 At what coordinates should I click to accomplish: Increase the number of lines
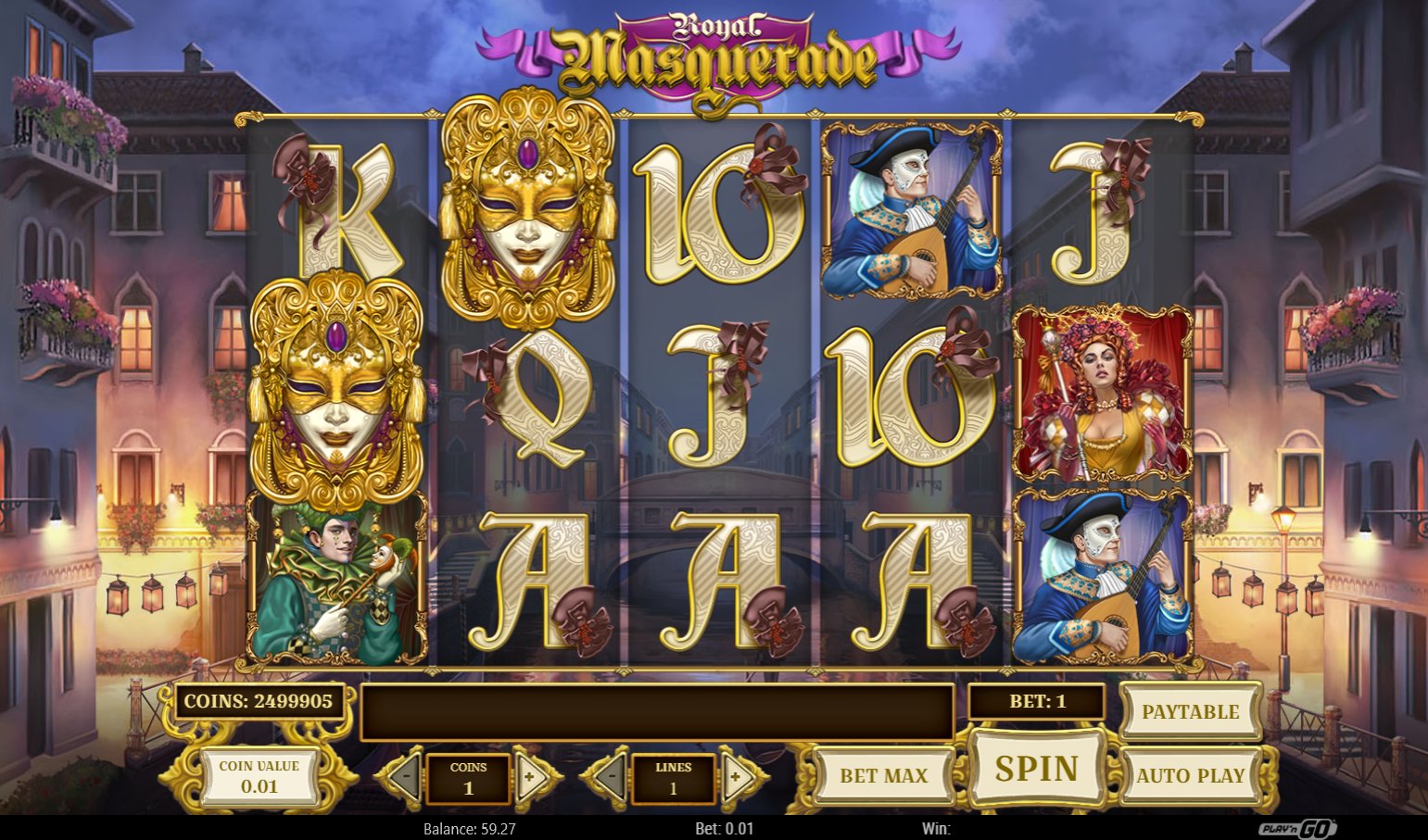coord(737,778)
